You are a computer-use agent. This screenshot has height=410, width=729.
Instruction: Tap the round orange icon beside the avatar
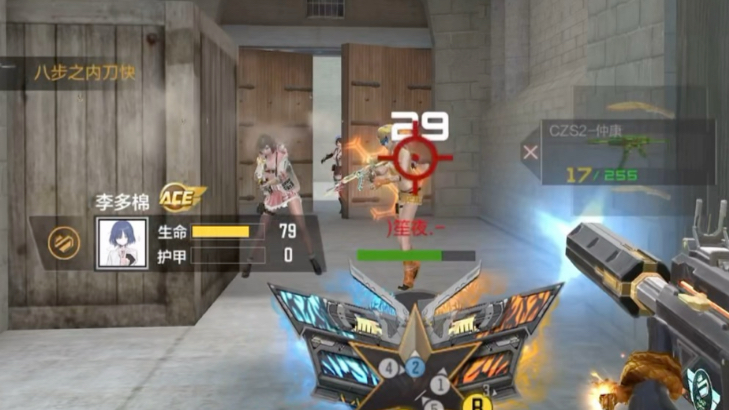click(65, 241)
